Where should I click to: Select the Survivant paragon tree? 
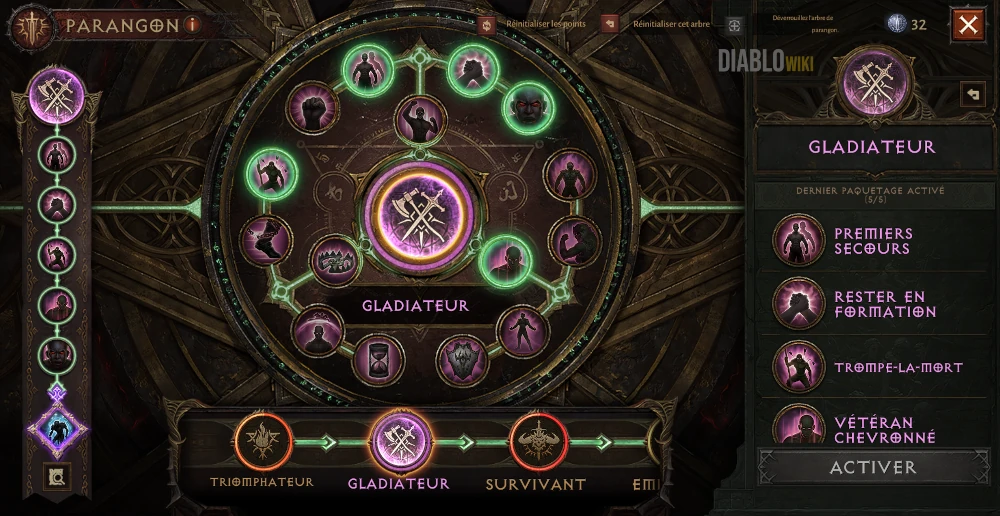[538, 442]
